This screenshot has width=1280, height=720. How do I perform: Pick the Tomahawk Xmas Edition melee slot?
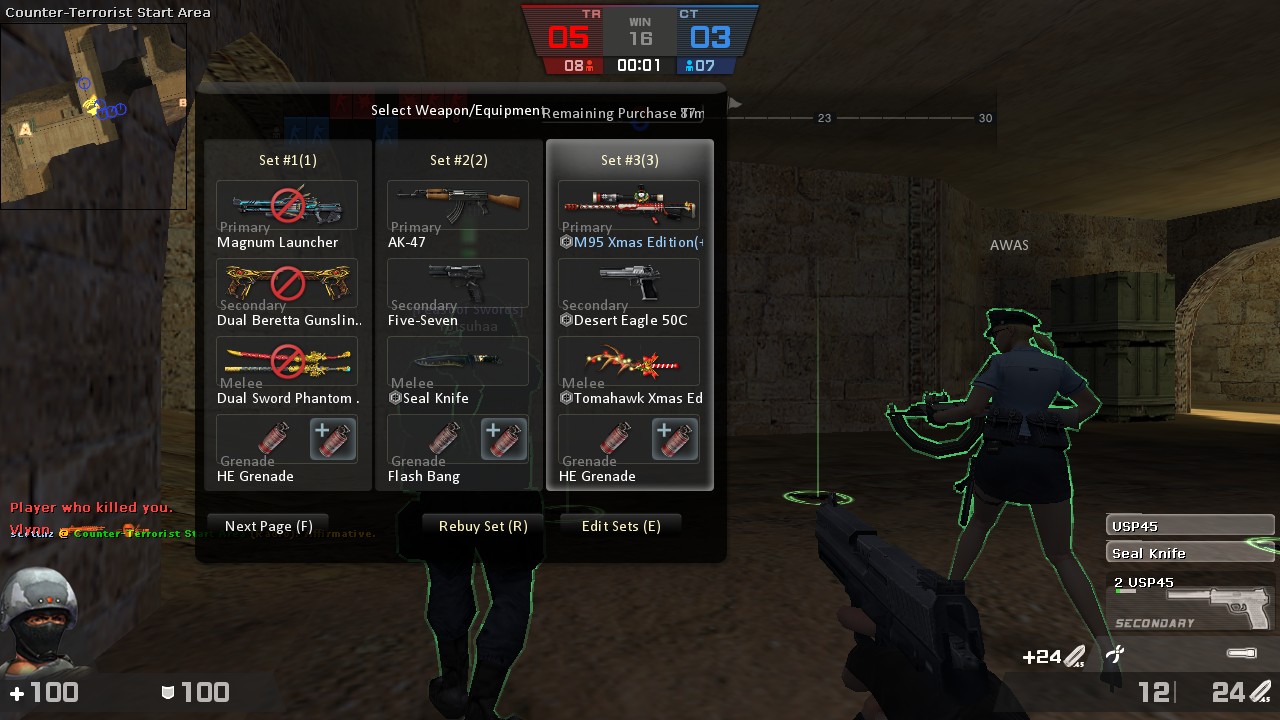pyautogui.click(x=629, y=362)
